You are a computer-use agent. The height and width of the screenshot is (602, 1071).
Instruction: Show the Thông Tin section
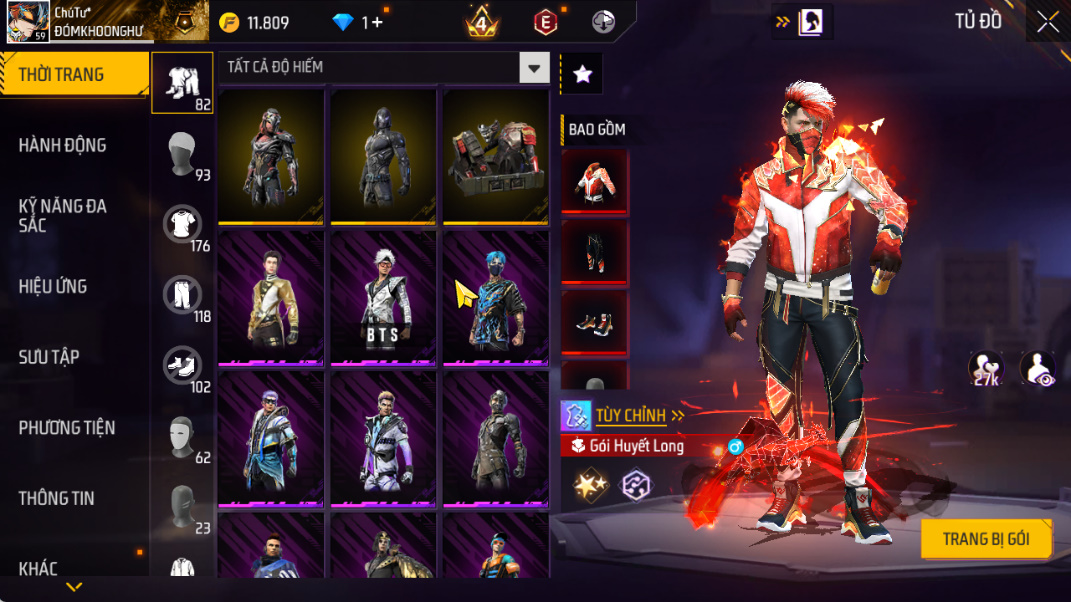[x=56, y=498]
